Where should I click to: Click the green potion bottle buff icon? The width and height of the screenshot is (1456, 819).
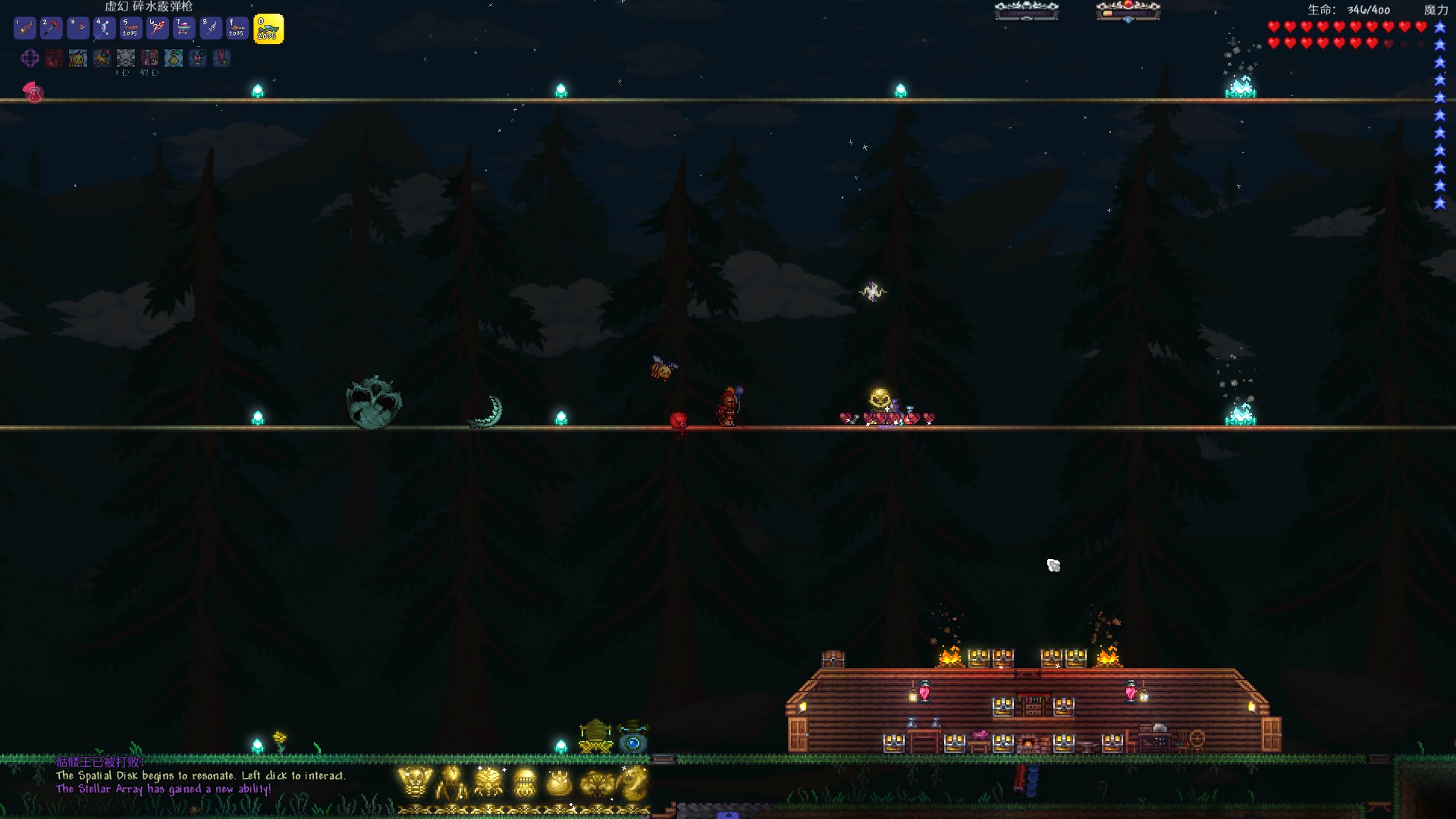click(174, 58)
